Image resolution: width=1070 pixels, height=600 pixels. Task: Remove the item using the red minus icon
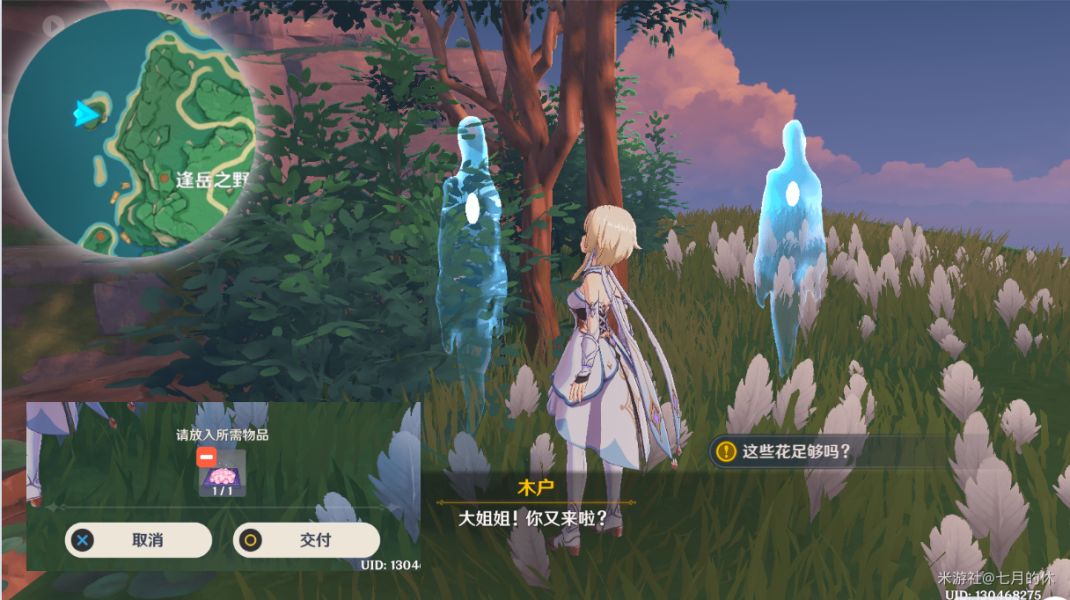click(206, 456)
